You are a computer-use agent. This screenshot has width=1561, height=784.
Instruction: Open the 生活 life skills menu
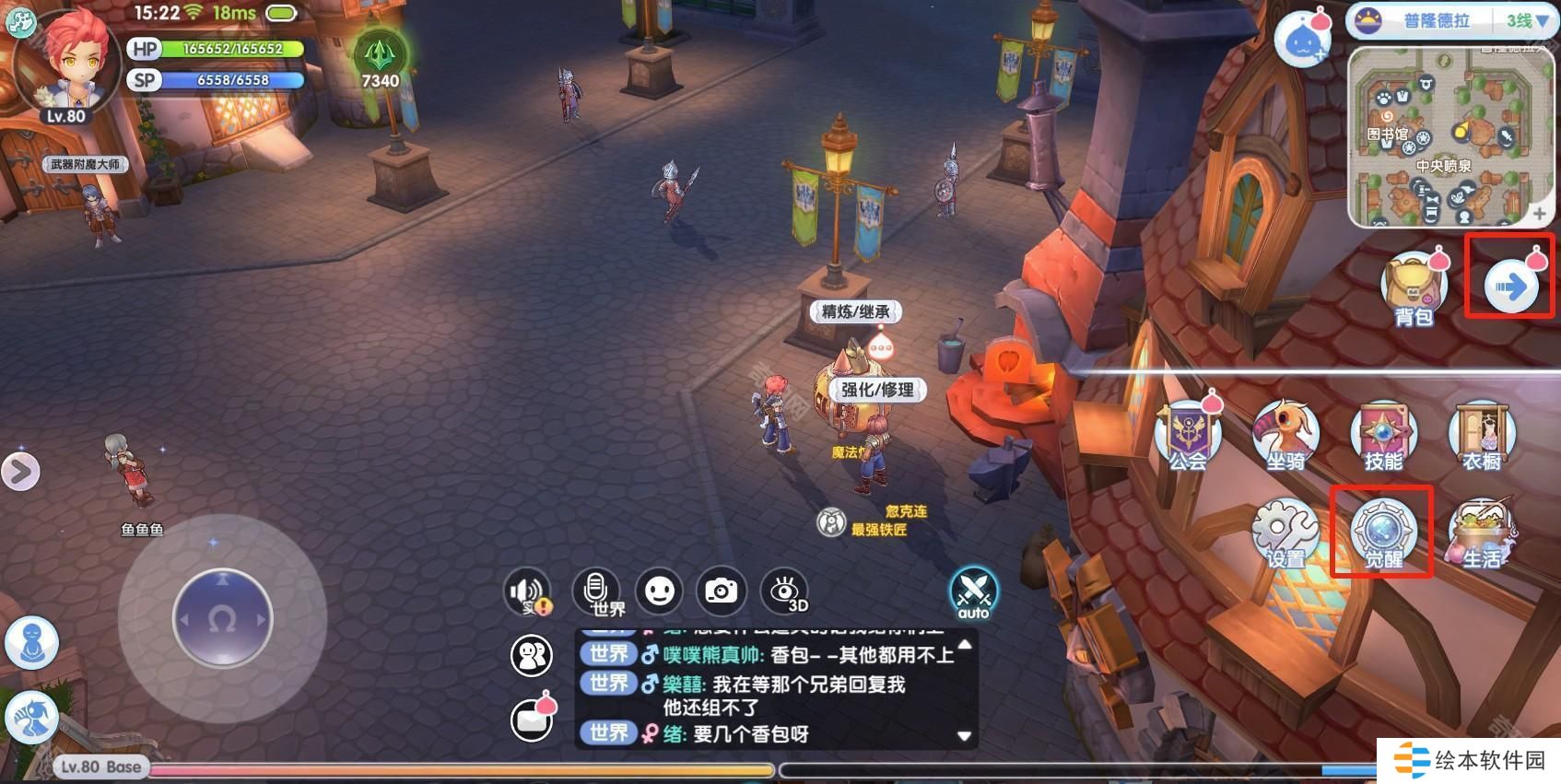coord(1481,533)
